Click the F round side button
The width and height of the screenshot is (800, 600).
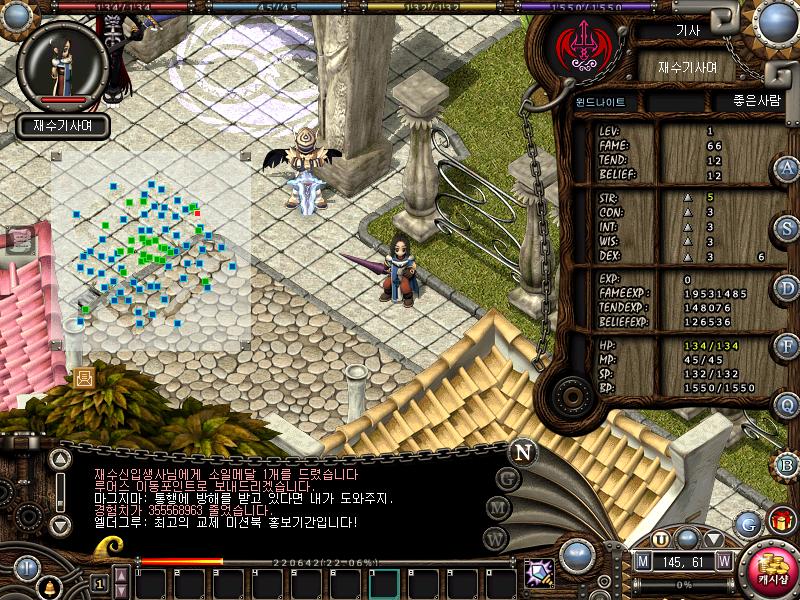[x=787, y=346]
